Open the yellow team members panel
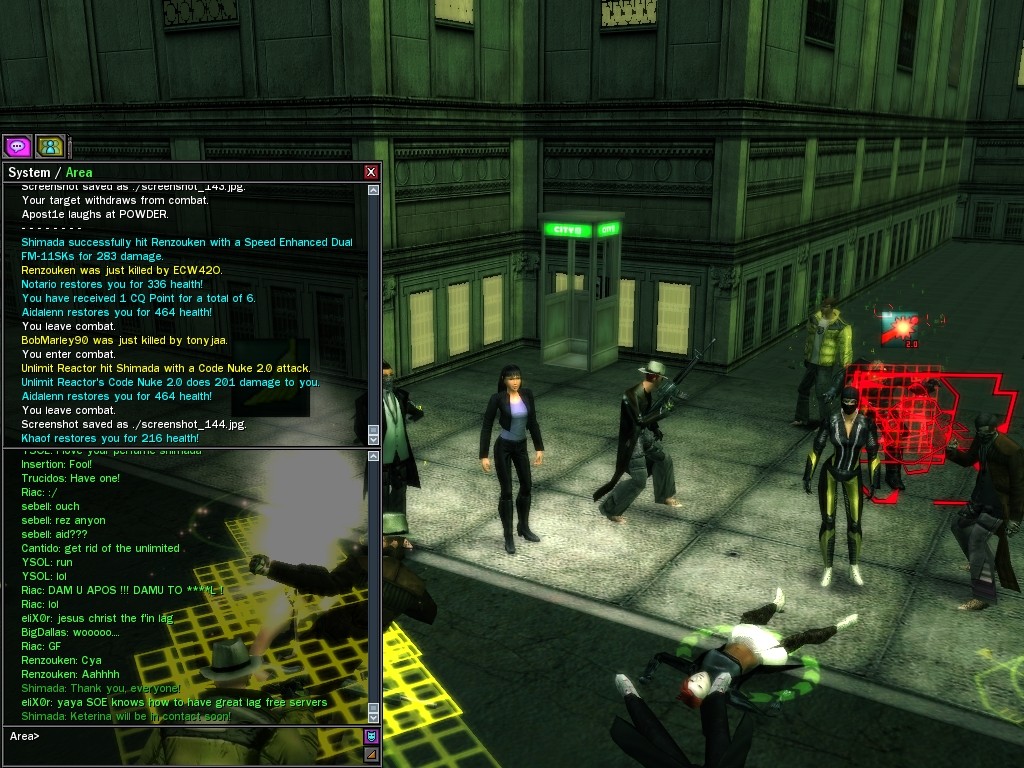This screenshot has height=768, width=1024. [50, 147]
